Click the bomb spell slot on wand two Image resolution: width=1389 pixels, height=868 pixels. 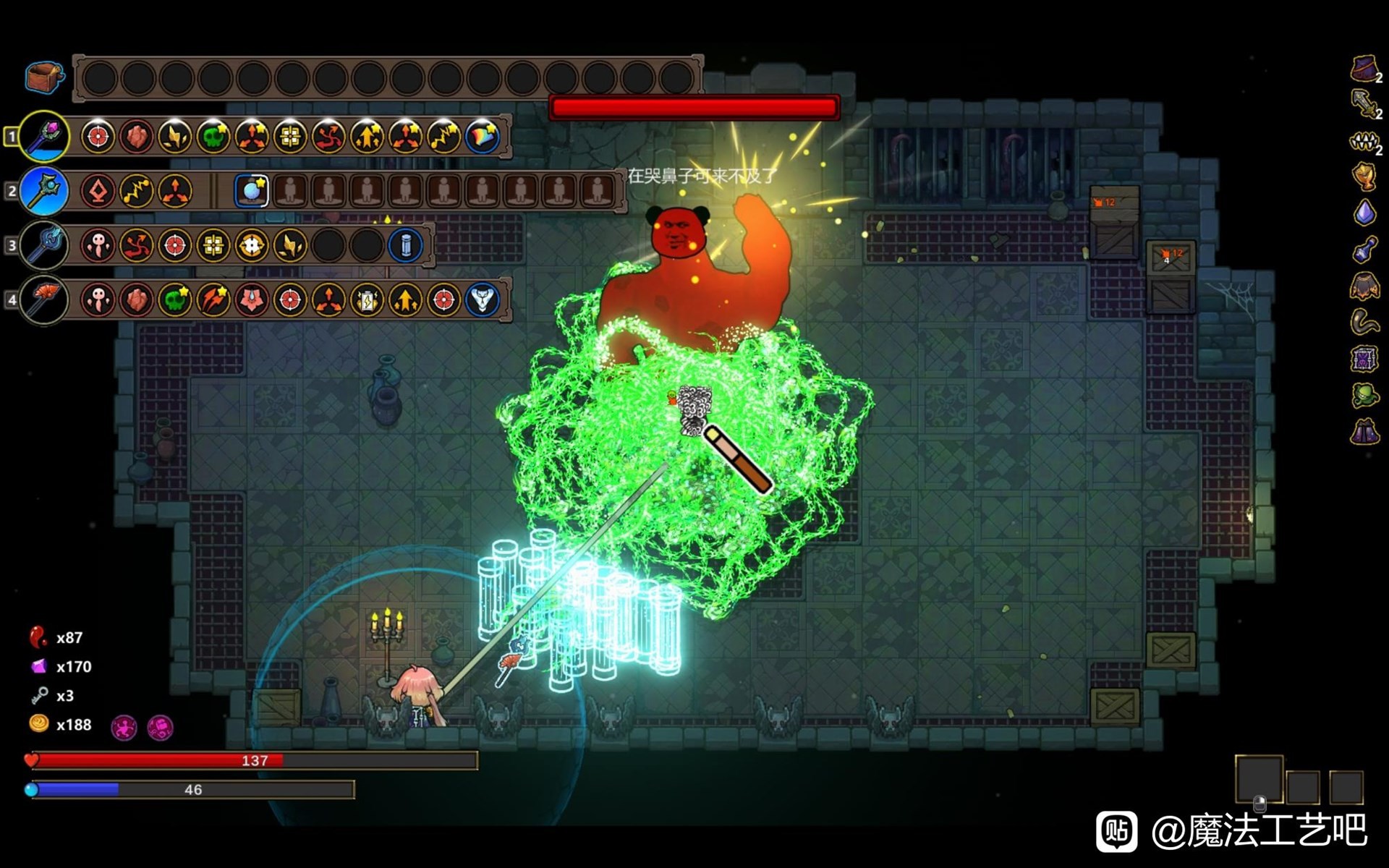coord(252,191)
